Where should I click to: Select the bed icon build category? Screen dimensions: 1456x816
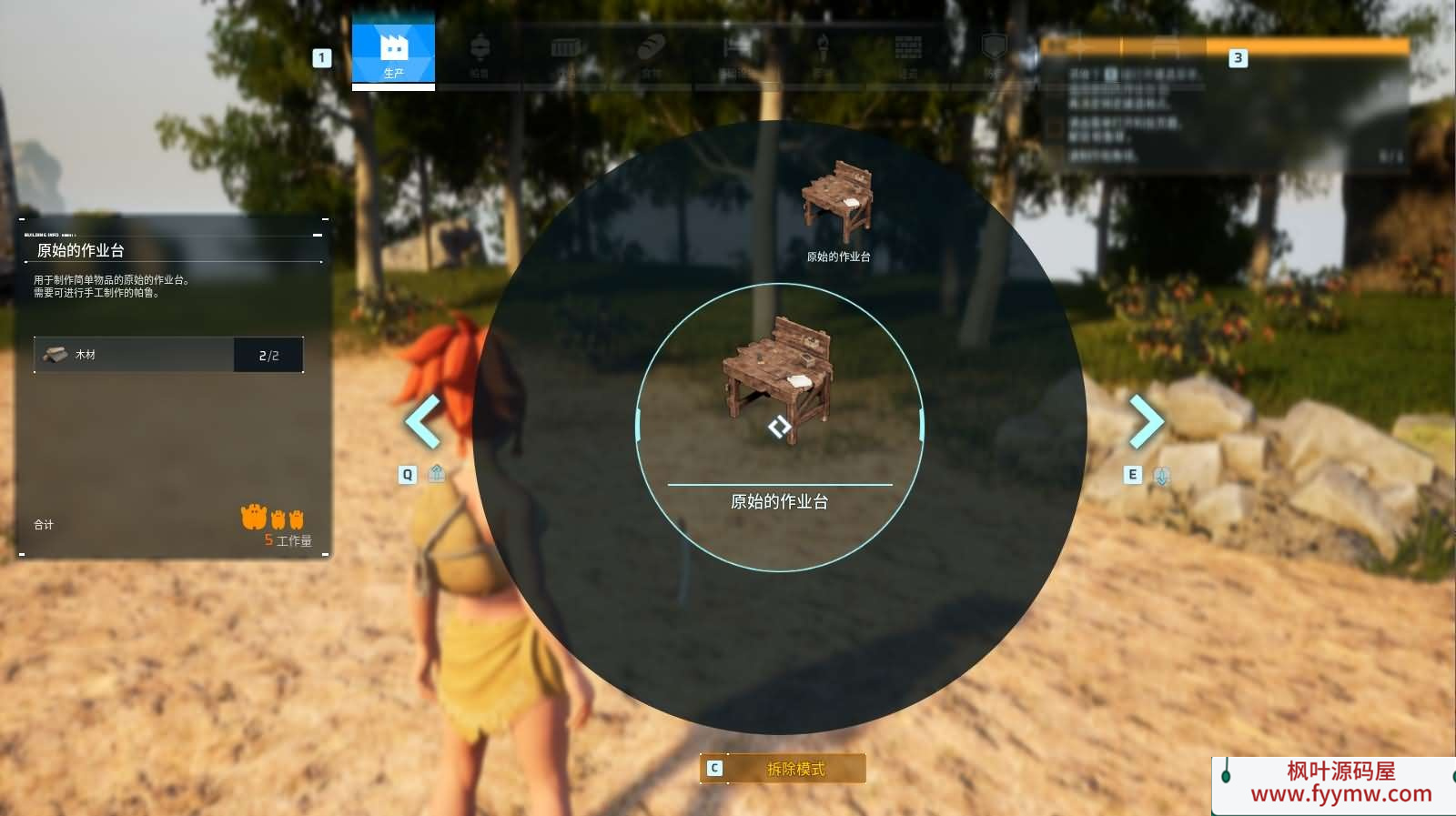tap(736, 51)
